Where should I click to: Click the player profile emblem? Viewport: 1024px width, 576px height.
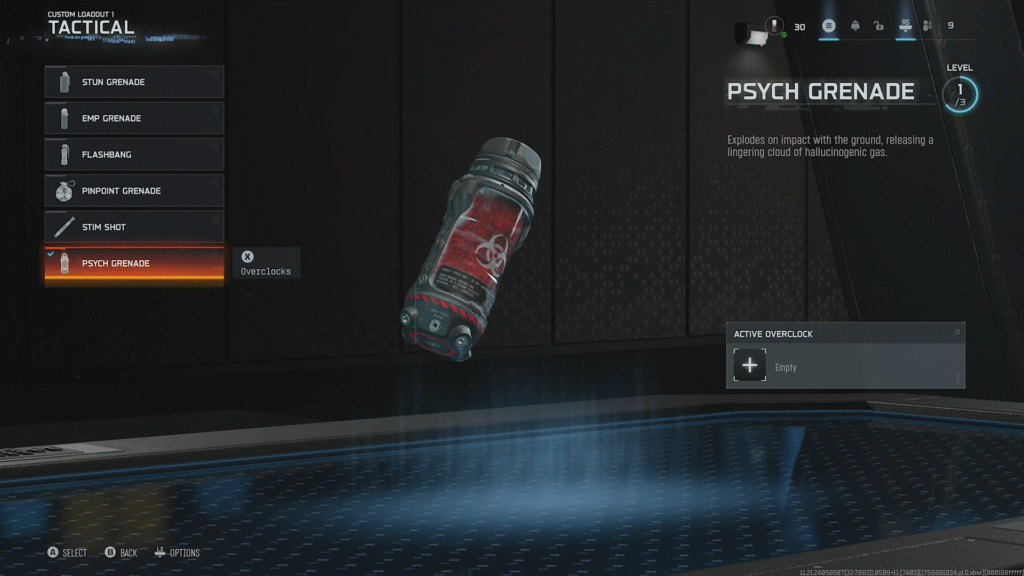(x=774, y=26)
